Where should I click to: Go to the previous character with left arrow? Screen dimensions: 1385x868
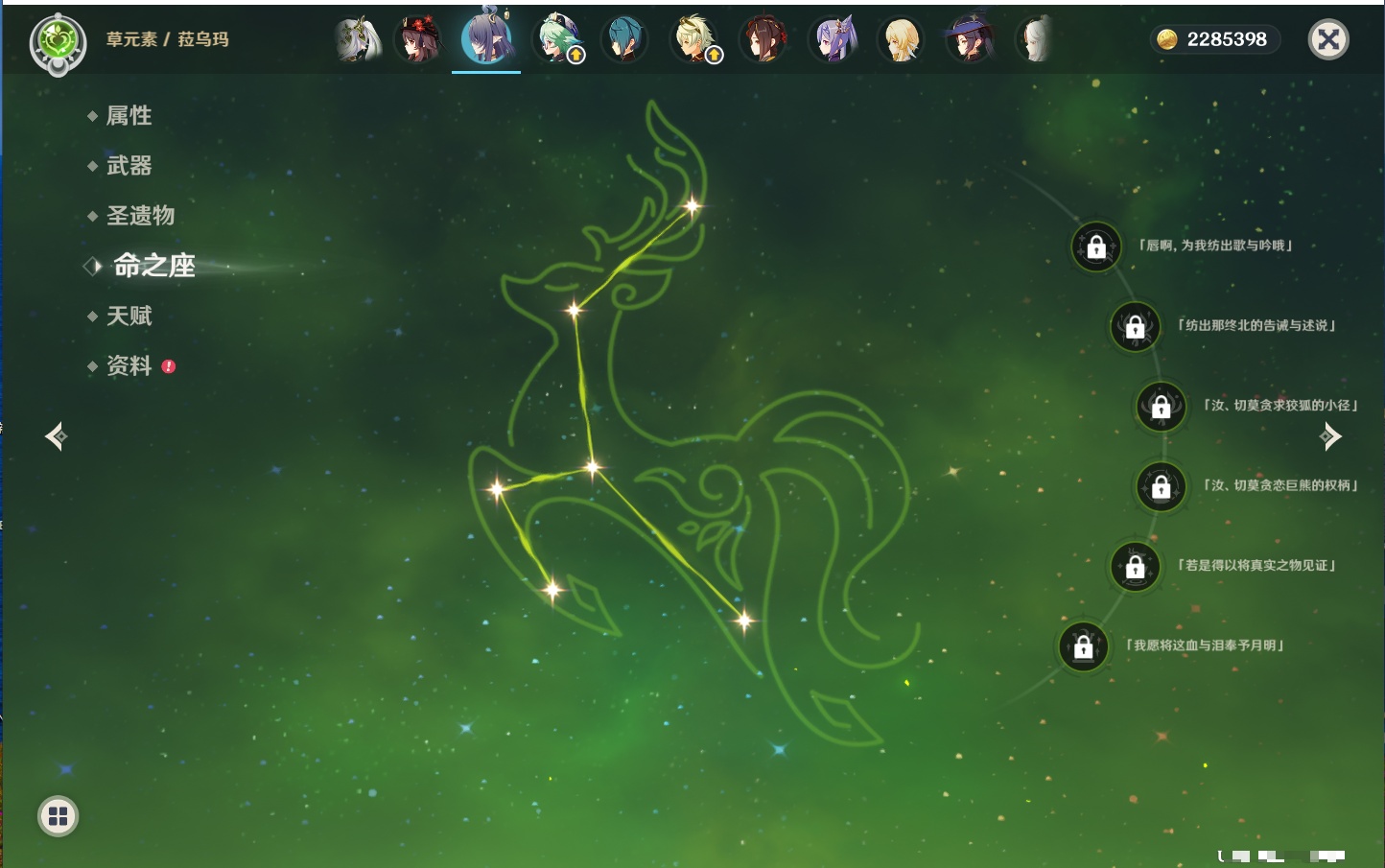click(56, 437)
